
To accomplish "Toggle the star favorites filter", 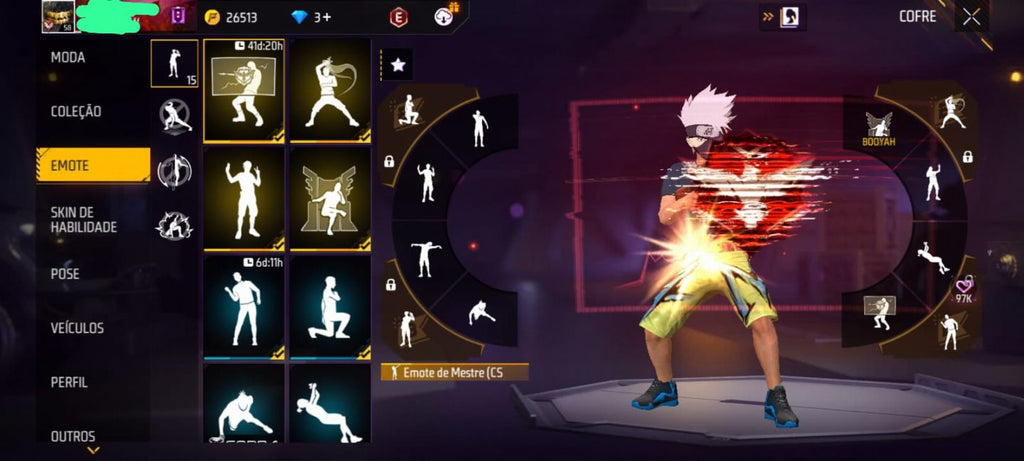I will (x=397, y=65).
